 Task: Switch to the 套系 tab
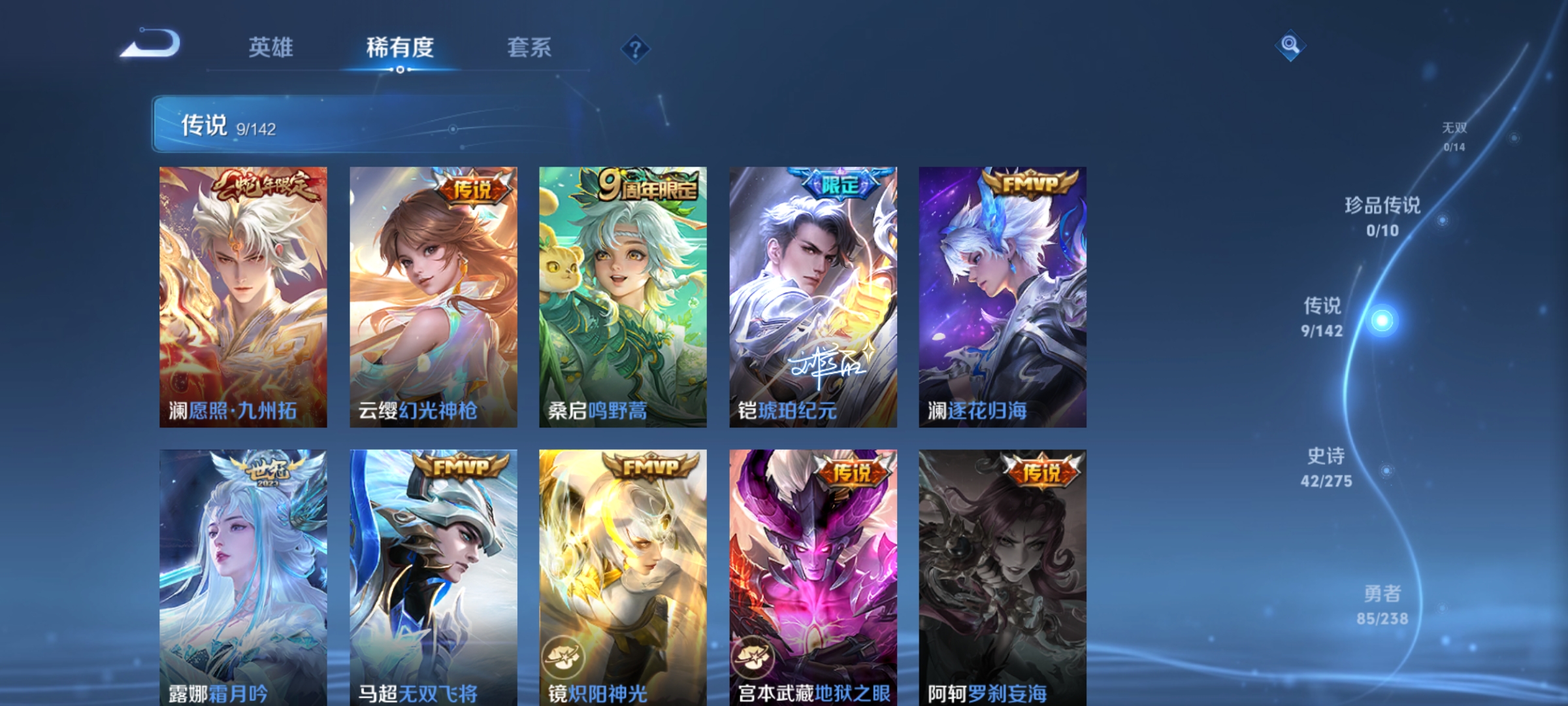click(x=530, y=47)
